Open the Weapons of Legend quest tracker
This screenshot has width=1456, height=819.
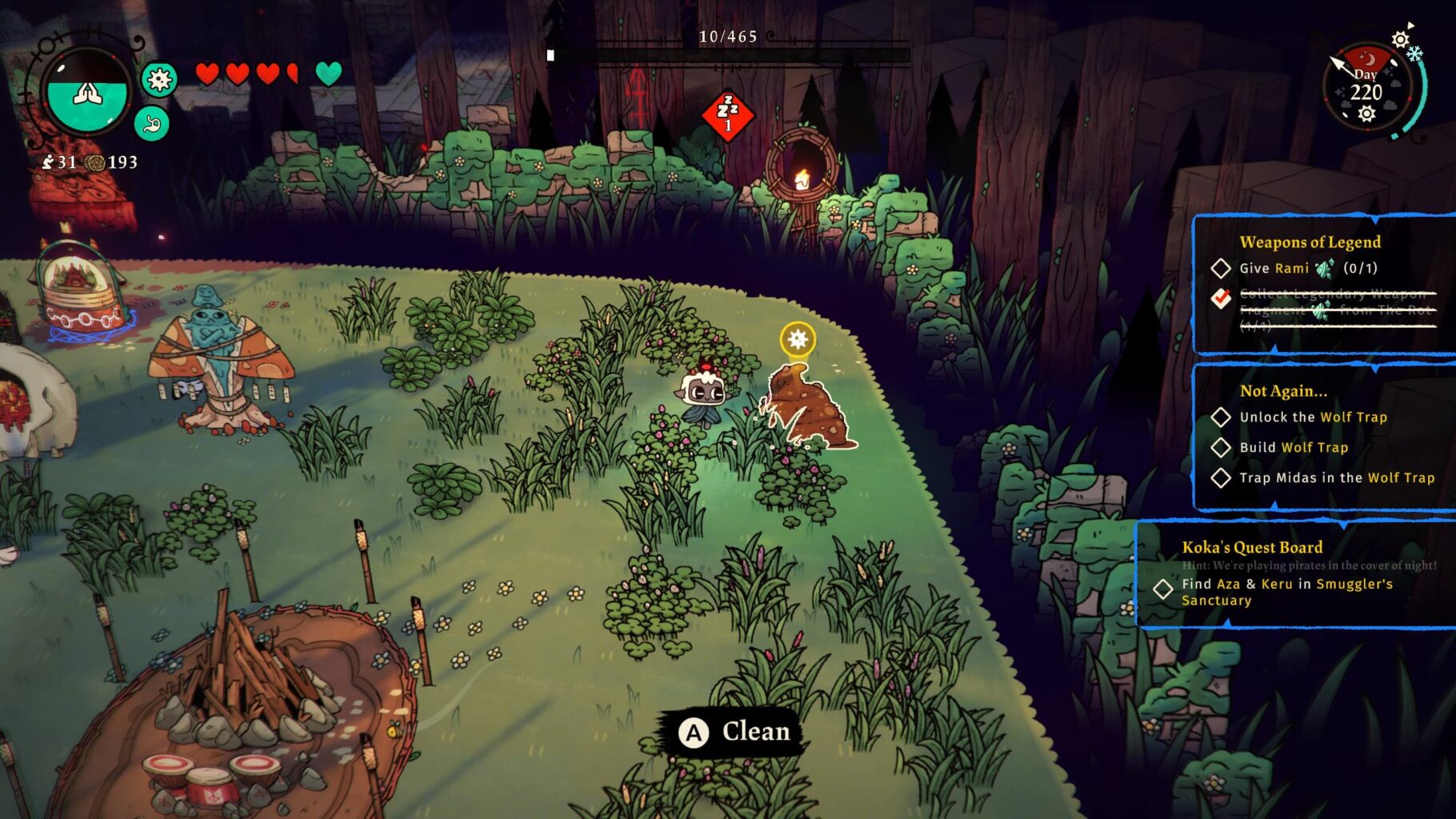tap(1310, 242)
